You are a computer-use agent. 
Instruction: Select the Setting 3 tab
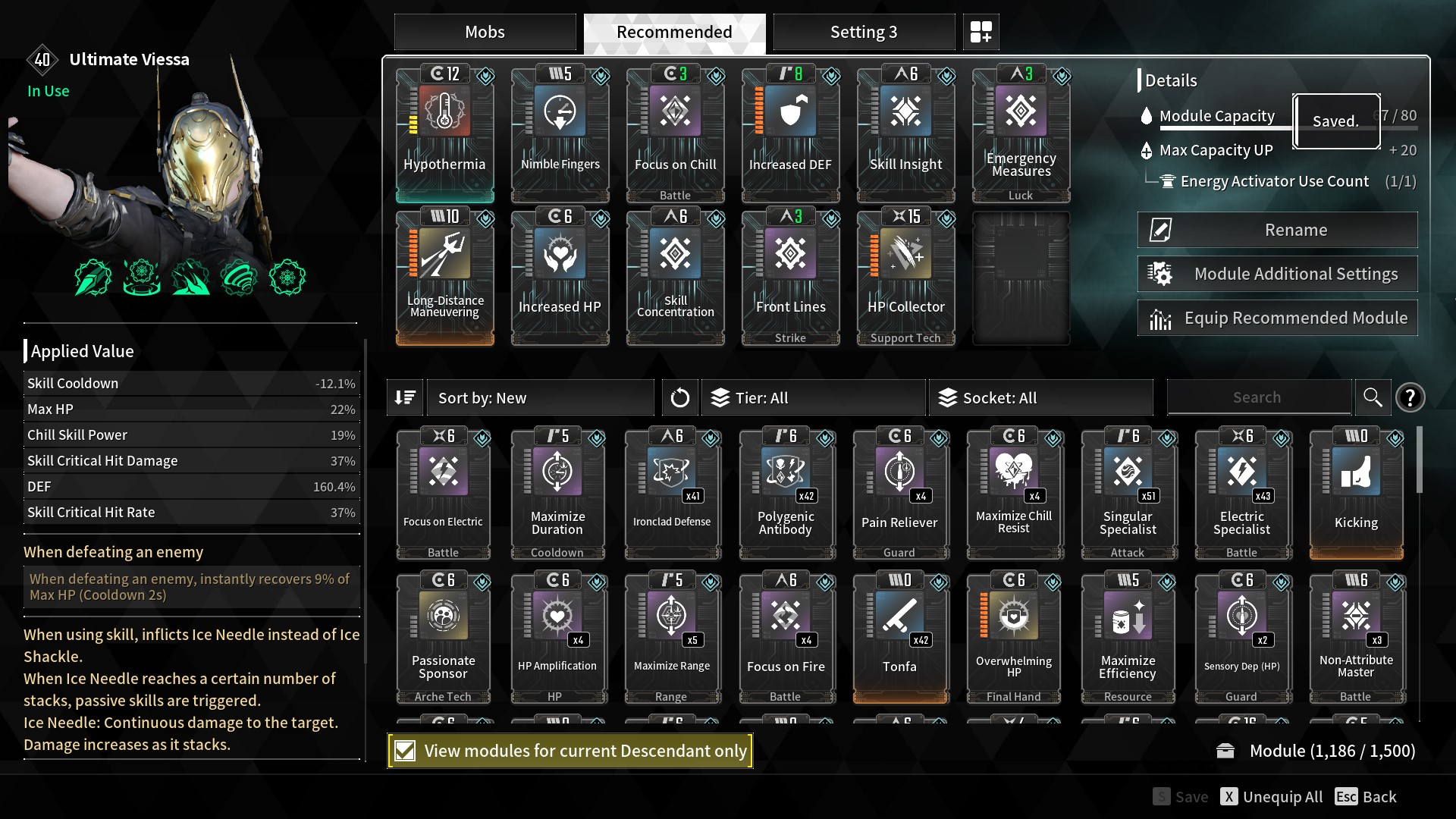(x=863, y=32)
